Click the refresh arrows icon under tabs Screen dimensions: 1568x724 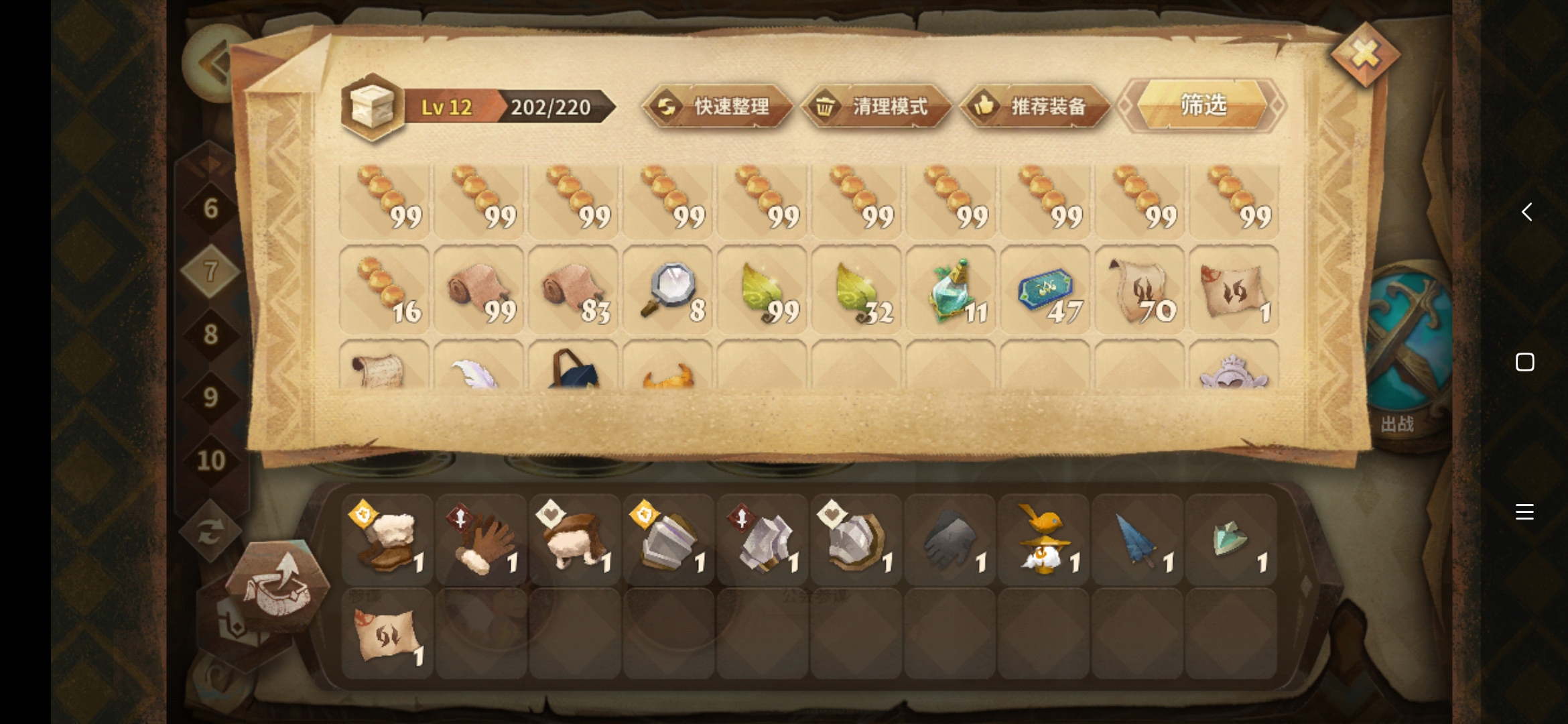pos(210,532)
